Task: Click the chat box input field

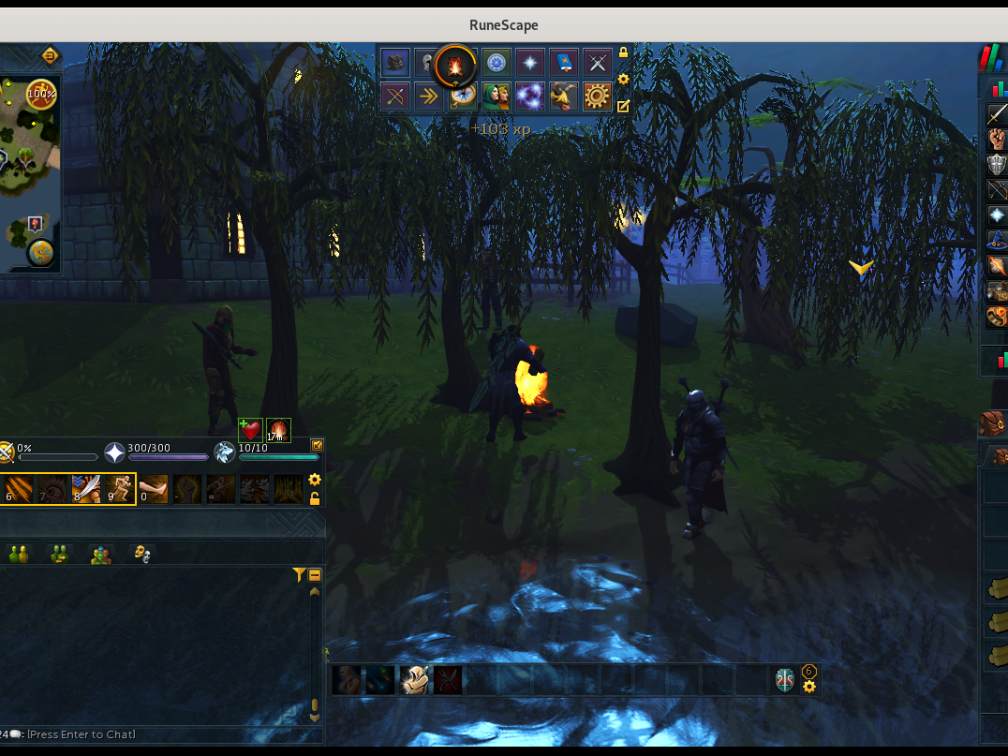Action: [x=150, y=734]
